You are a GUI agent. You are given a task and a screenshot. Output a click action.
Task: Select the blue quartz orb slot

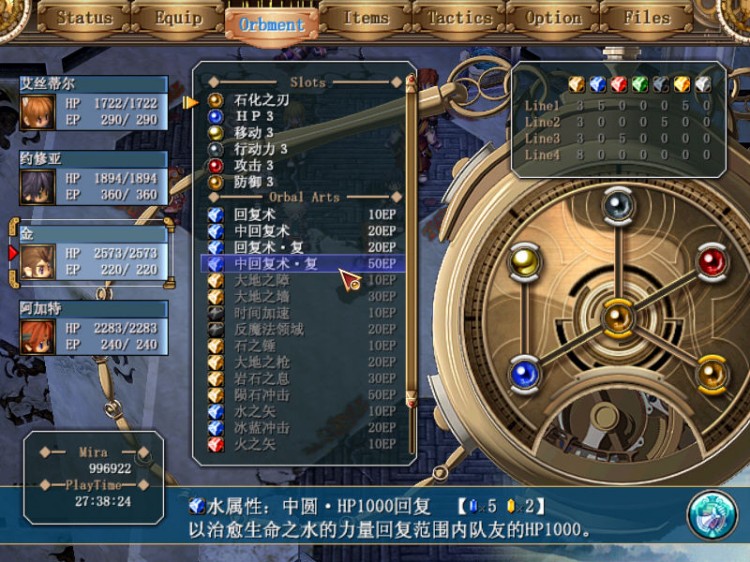pos(524,374)
